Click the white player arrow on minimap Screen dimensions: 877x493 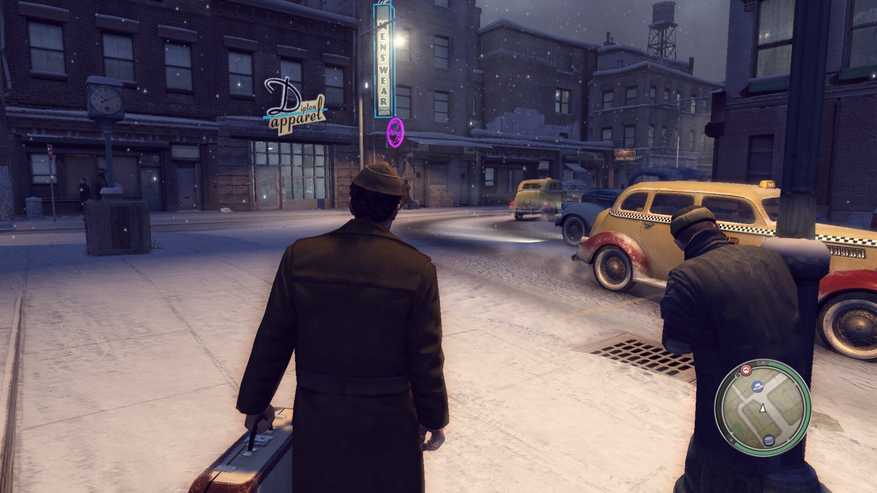762,408
